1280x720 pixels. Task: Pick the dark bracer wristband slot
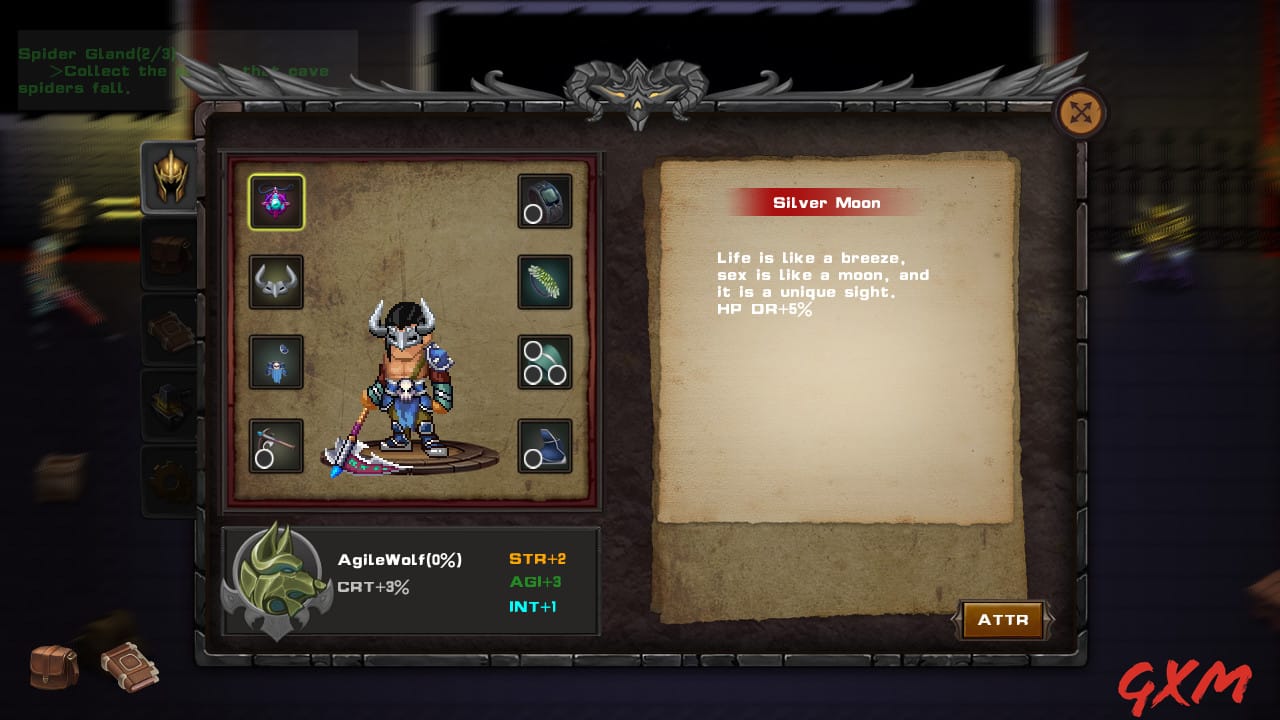(545, 202)
